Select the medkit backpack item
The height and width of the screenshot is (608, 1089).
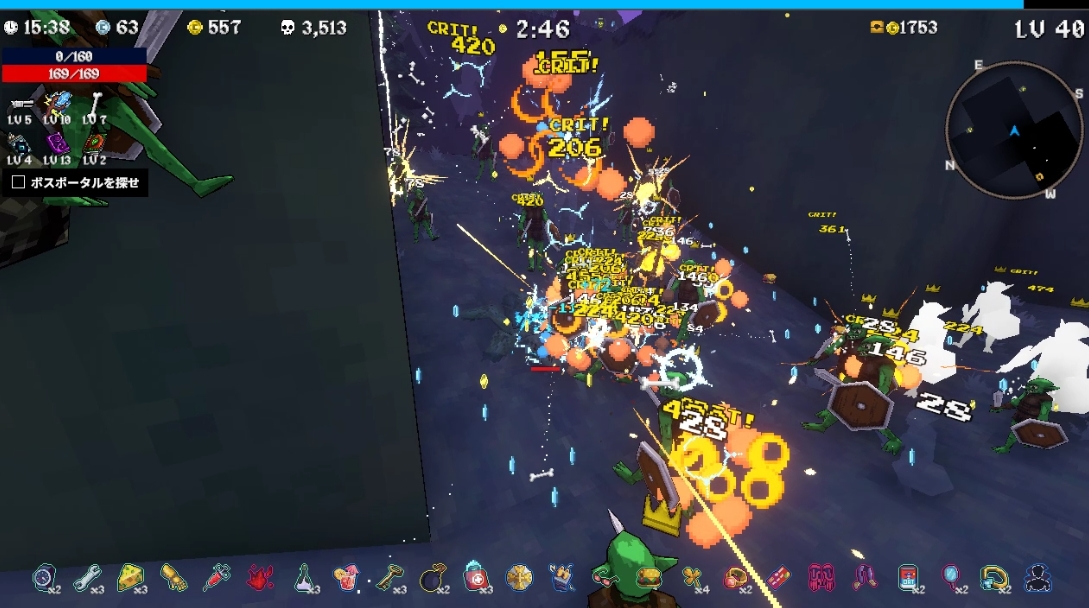pos(476,576)
